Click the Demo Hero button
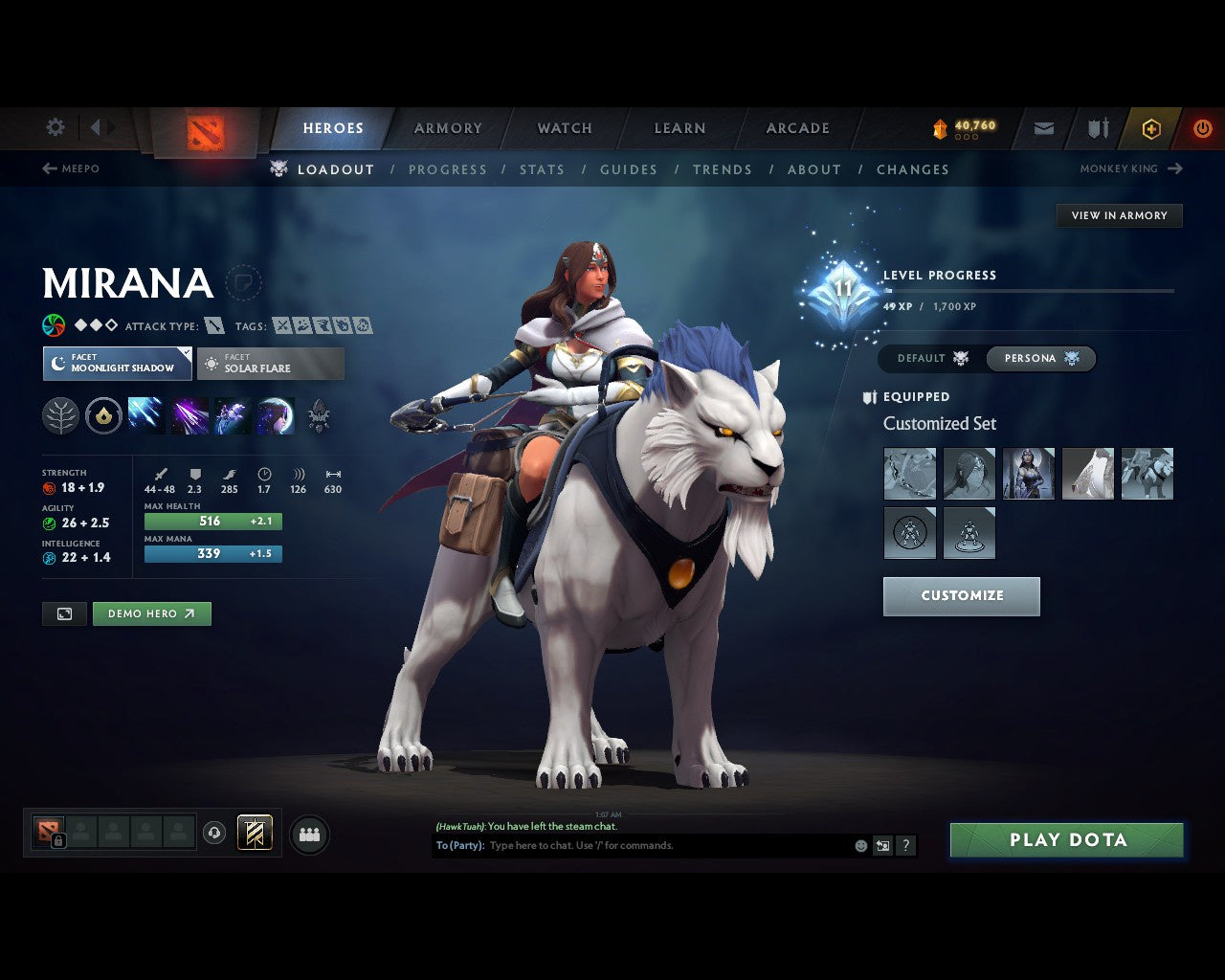 pos(151,614)
